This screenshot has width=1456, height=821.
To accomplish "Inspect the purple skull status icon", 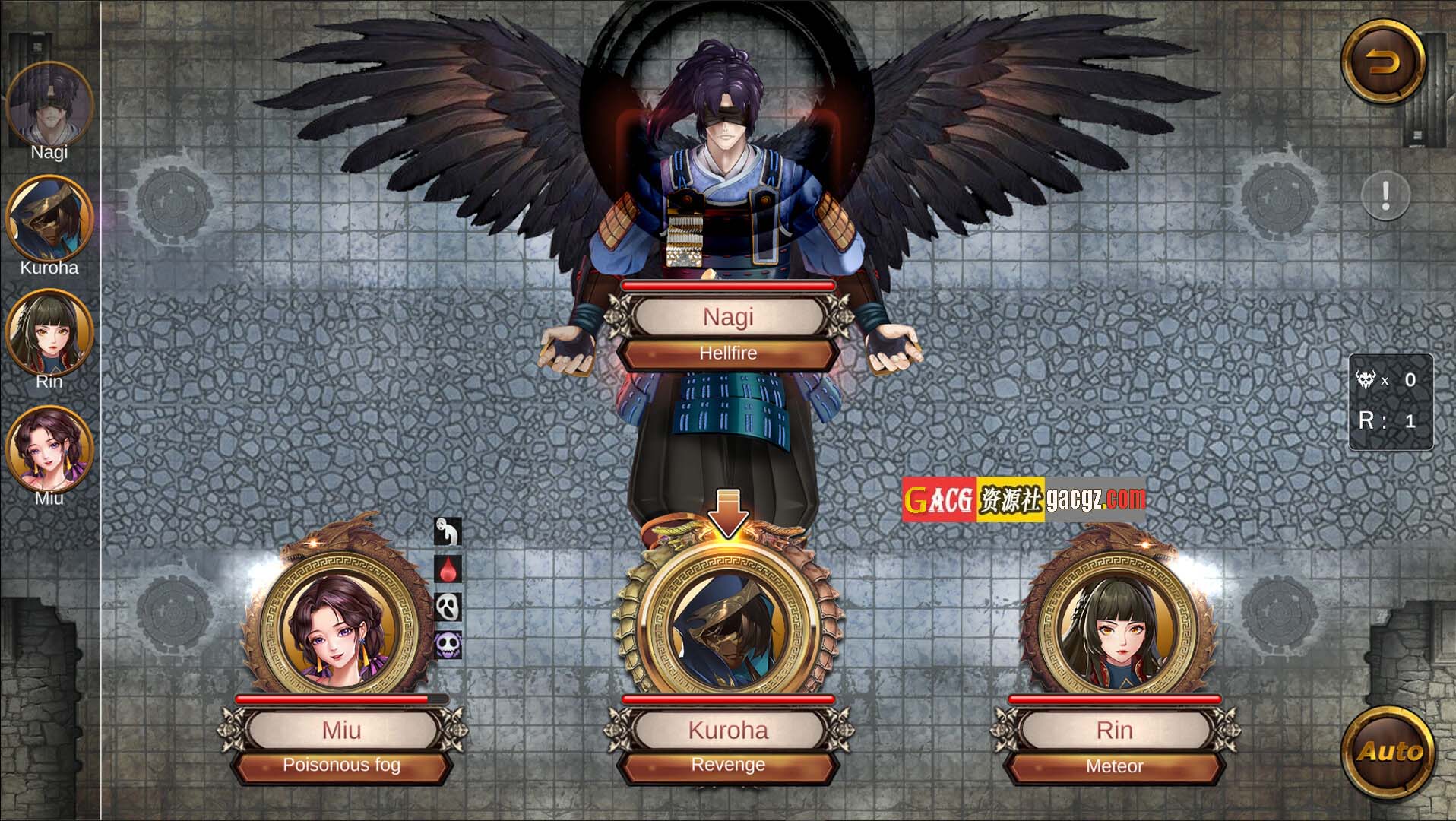I will pos(448,645).
